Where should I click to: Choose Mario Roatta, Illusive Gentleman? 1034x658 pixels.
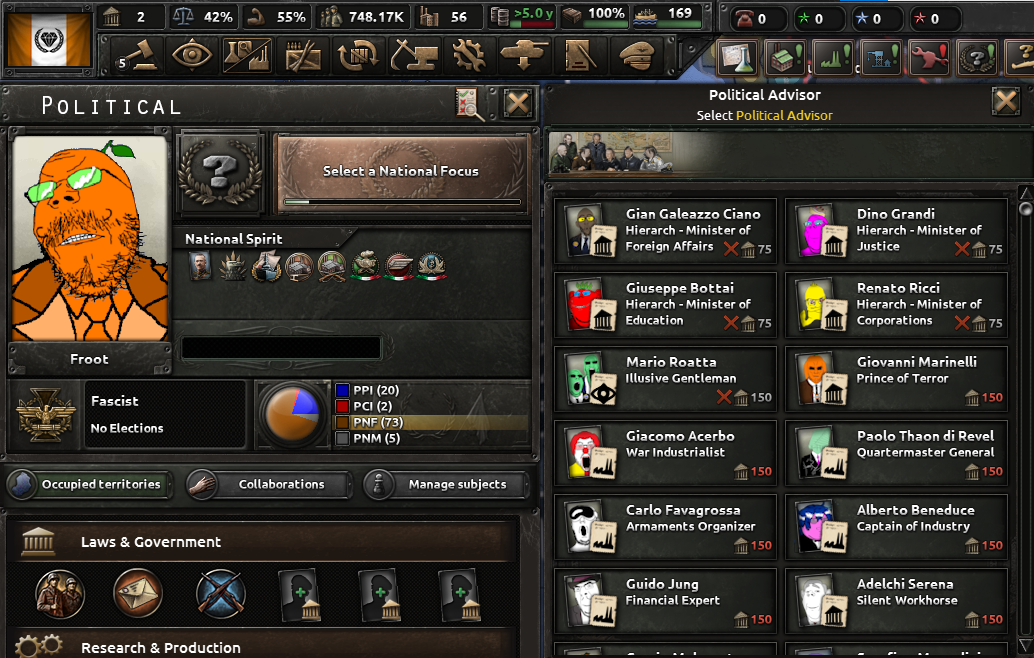click(x=666, y=379)
